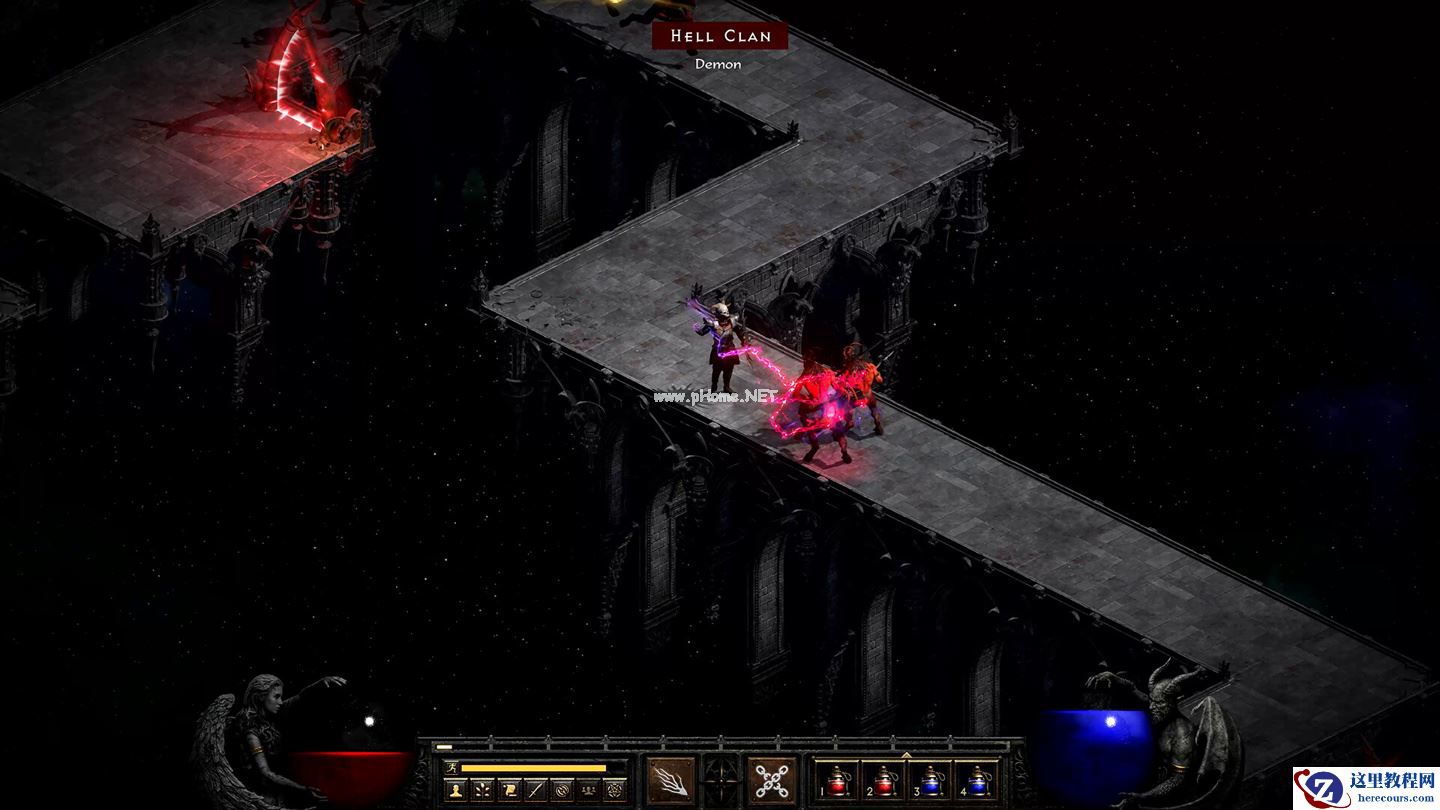1440x810 pixels.
Task: Open the quest log scroll icon
Action: (x=509, y=790)
